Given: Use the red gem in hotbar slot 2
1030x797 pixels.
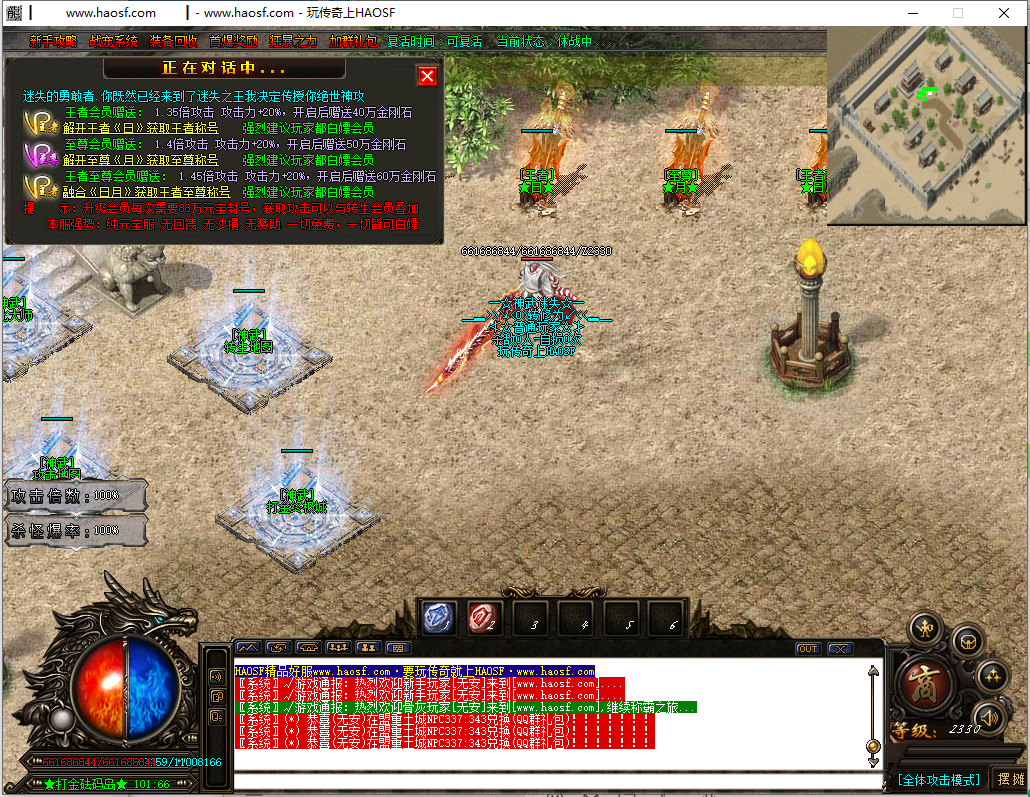Looking at the screenshot, I should point(485,617).
